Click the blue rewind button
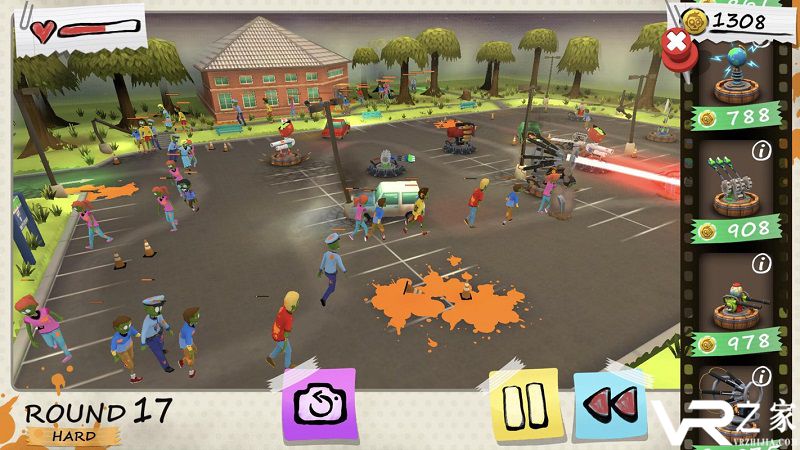The height and width of the screenshot is (450, 800). [x=609, y=404]
